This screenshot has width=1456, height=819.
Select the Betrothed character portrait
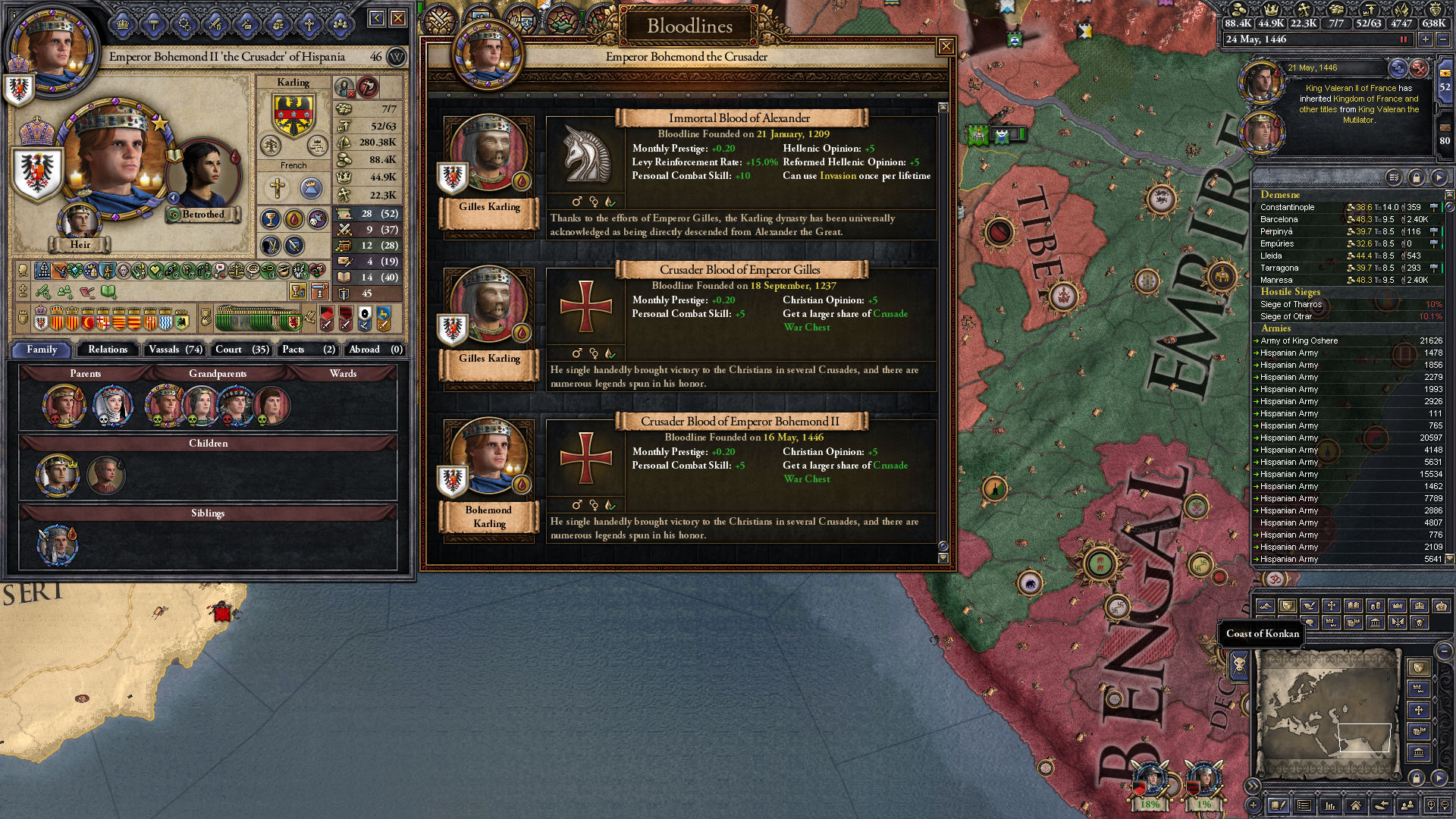click(x=202, y=176)
